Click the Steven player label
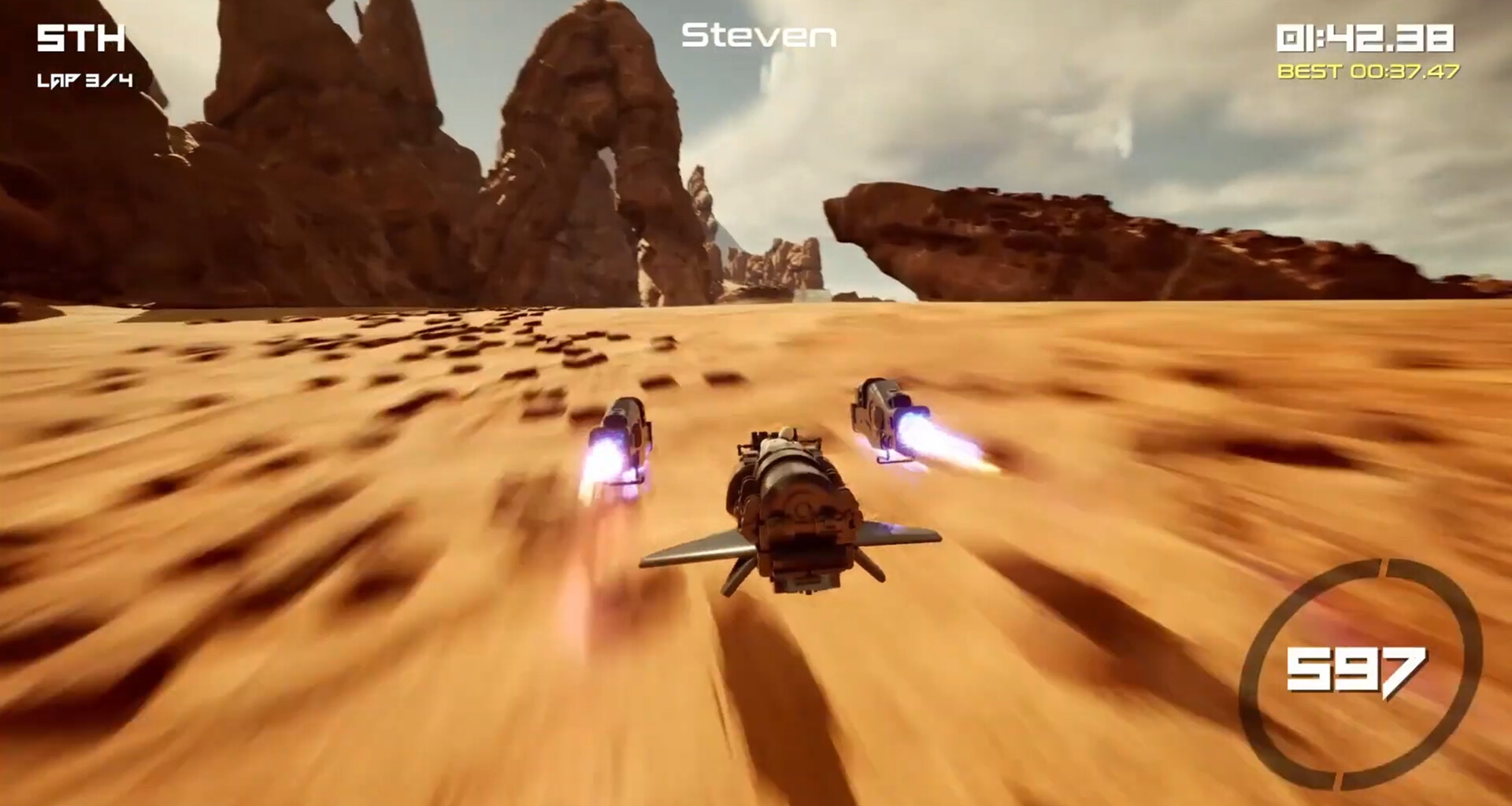The width and height of the screenshot is (1512, 806). coord(758,36)
